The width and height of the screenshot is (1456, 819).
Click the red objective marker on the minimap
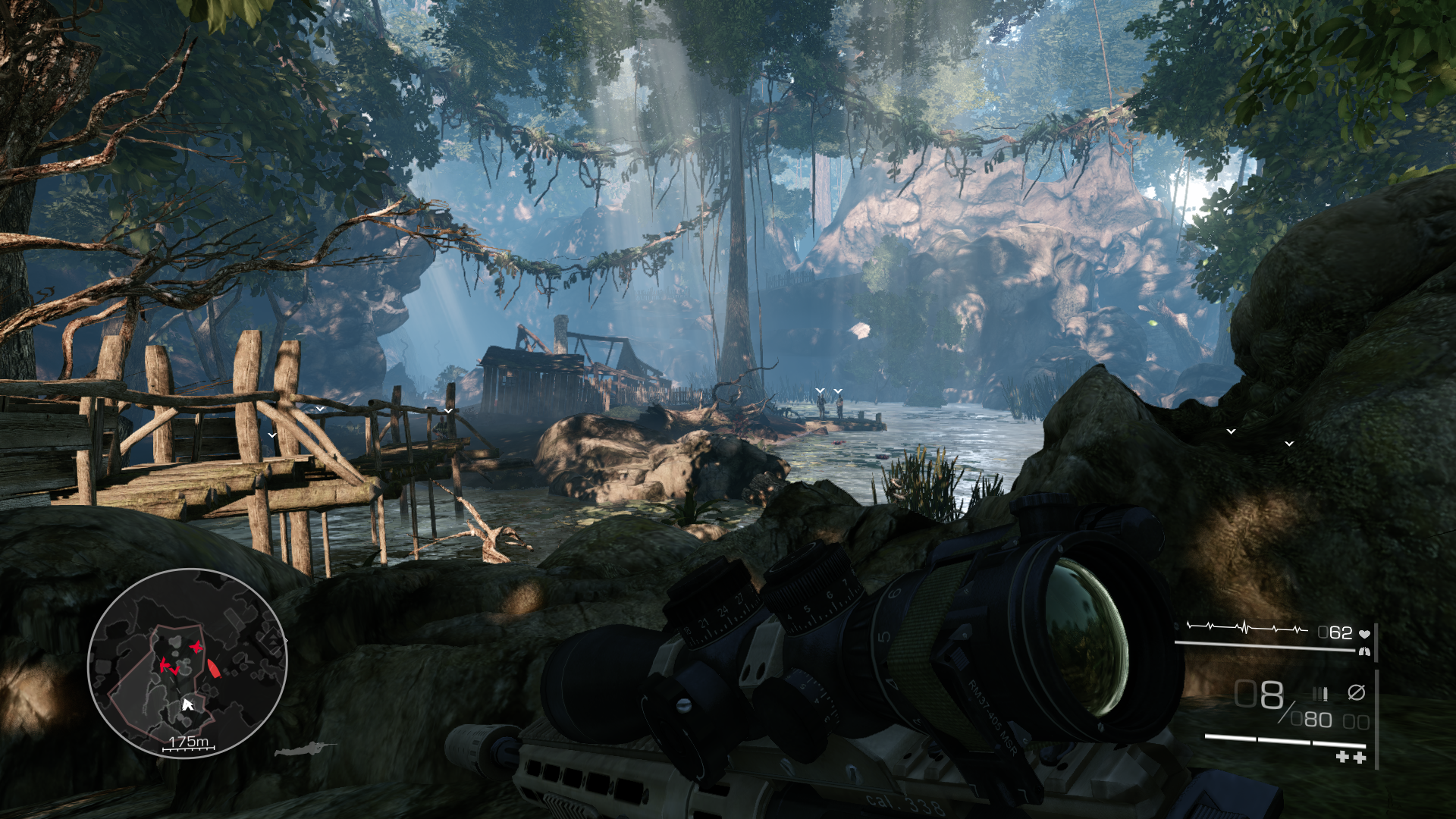tap(213, 668)
